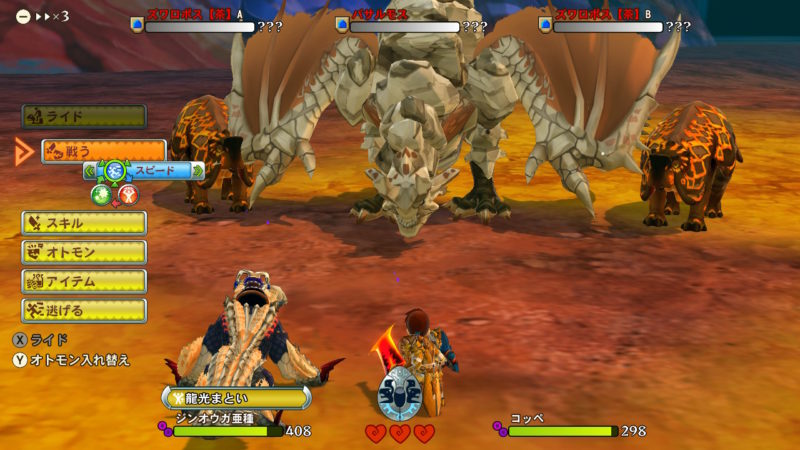Select the blue Speed attack type icon

[115, 171]
